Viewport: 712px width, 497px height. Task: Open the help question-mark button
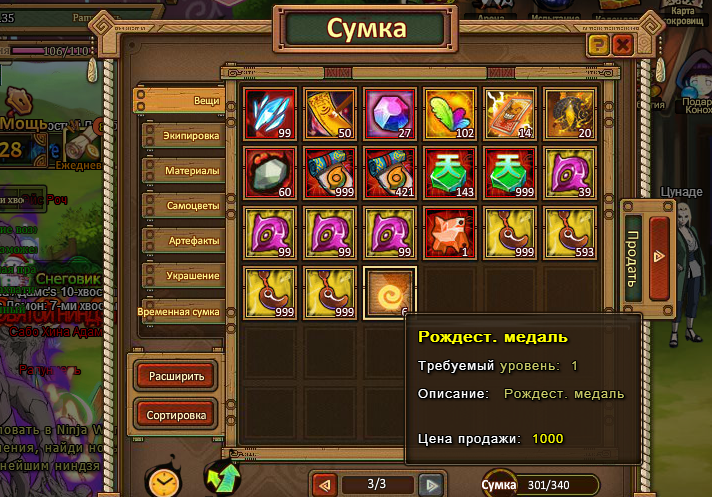tap(598, 45)
